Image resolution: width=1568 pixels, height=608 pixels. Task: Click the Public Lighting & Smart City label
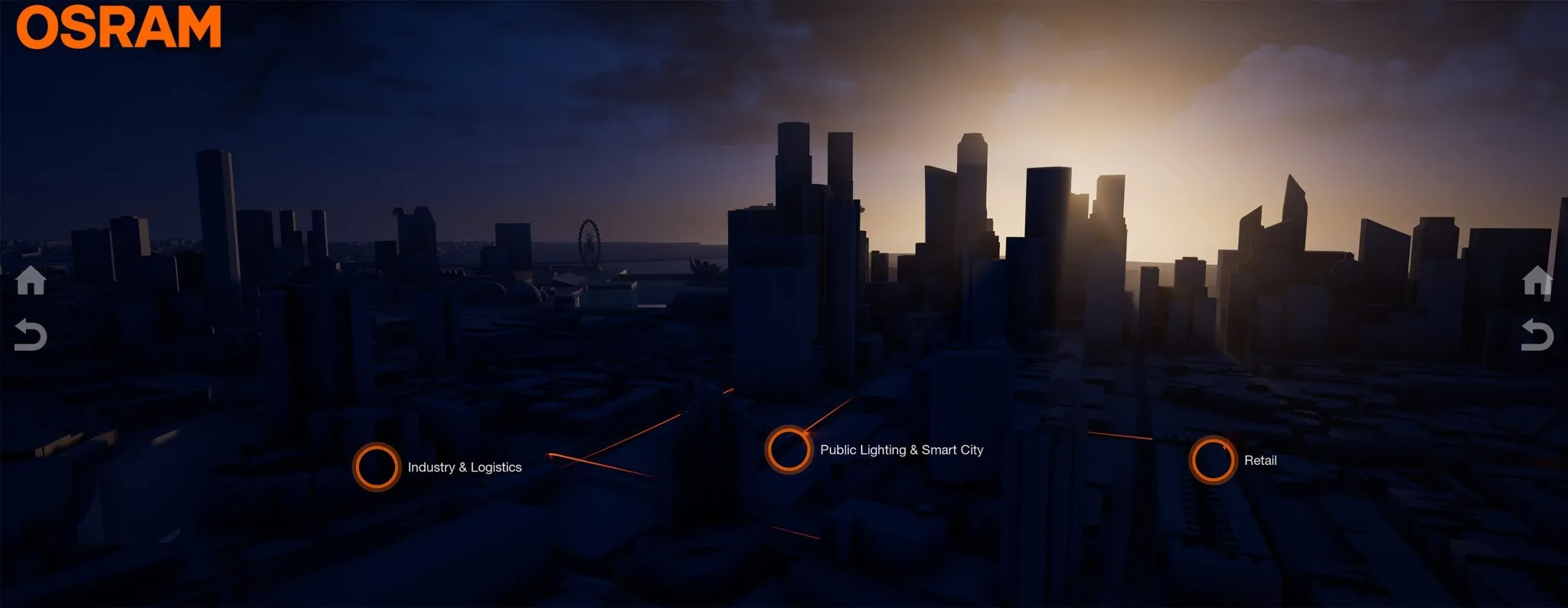coord(902,450)
